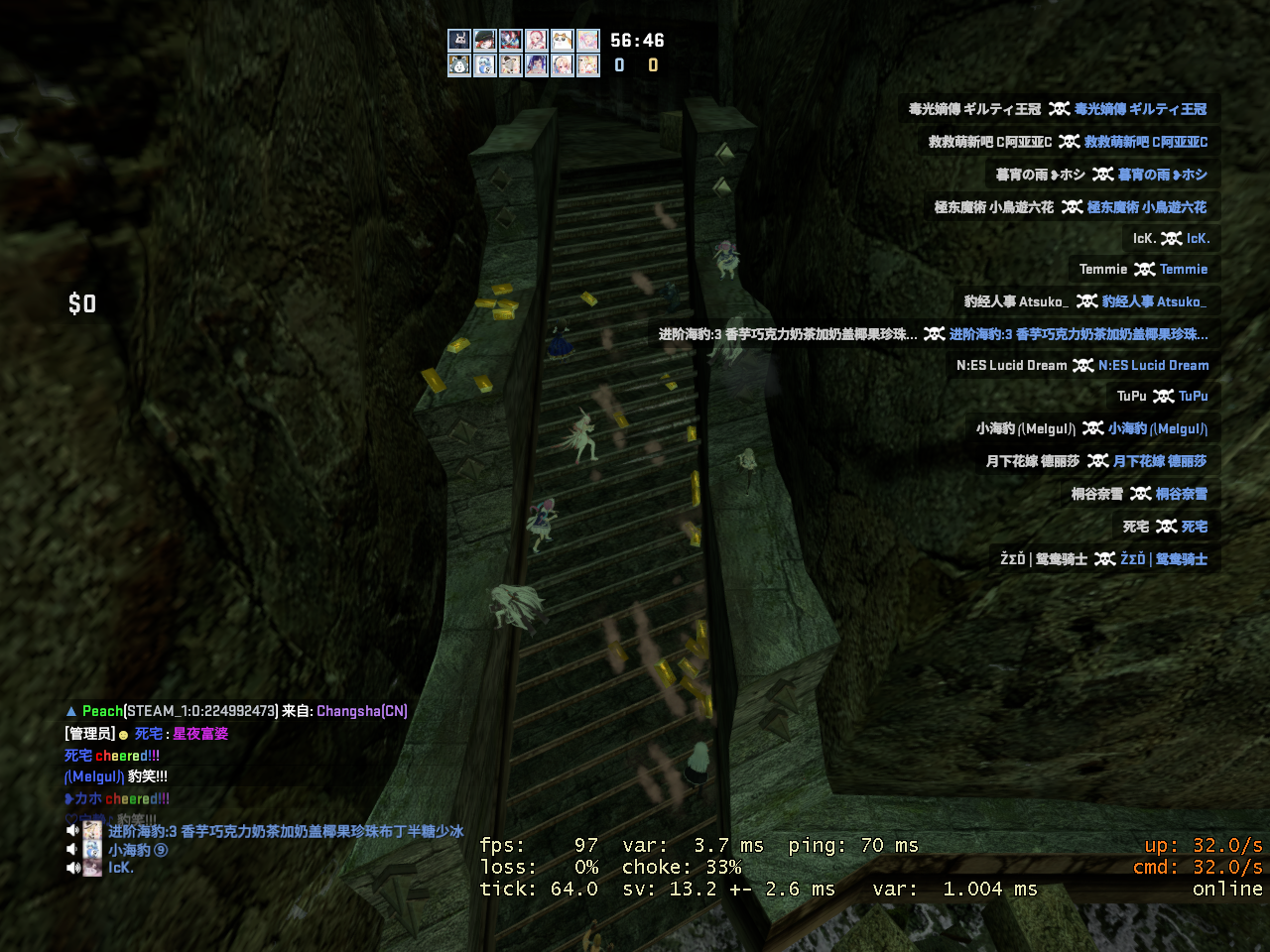Select the first avatar in the bottom scoreboard row
Screen dimensions: 1270x952
point(458,64)
